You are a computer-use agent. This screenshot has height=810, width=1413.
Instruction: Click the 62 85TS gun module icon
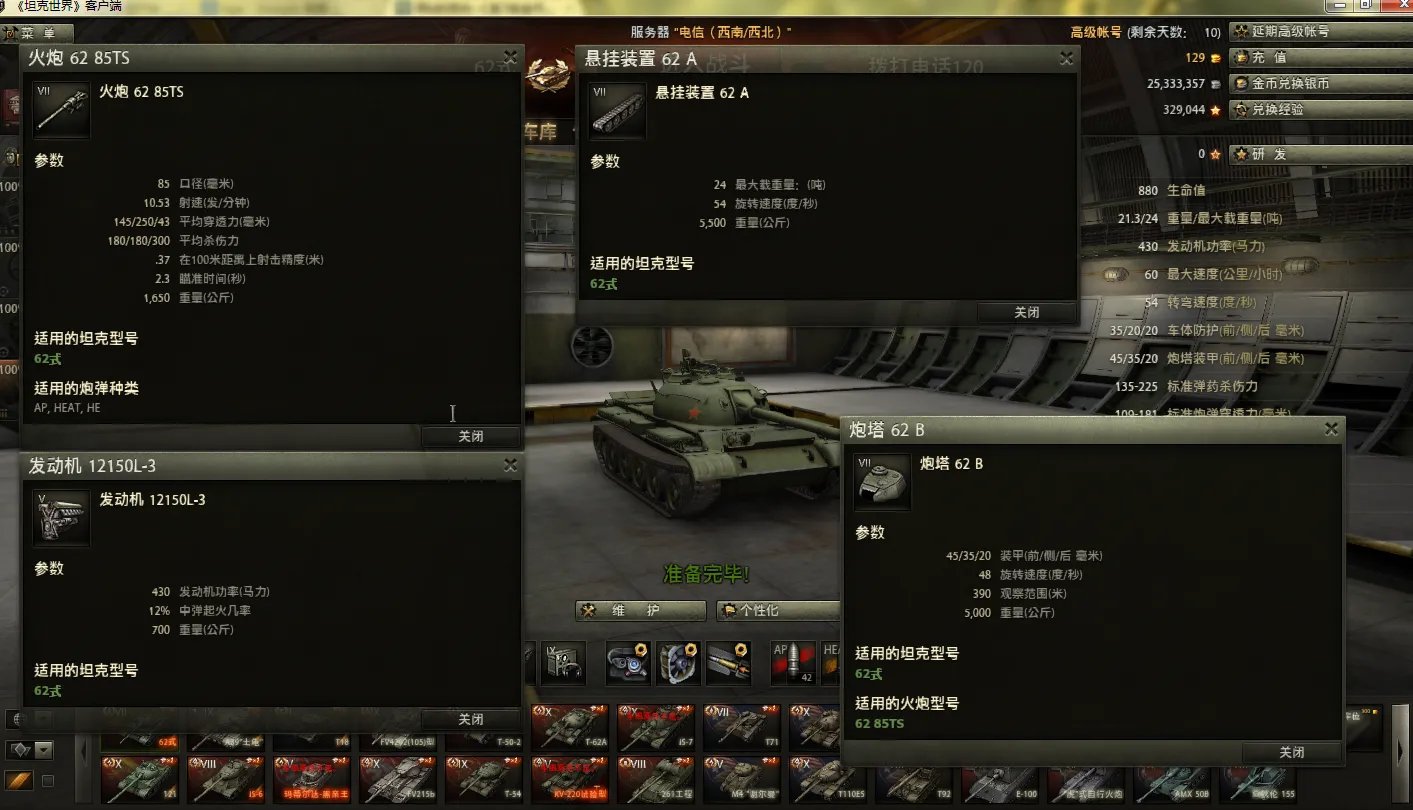61,110
